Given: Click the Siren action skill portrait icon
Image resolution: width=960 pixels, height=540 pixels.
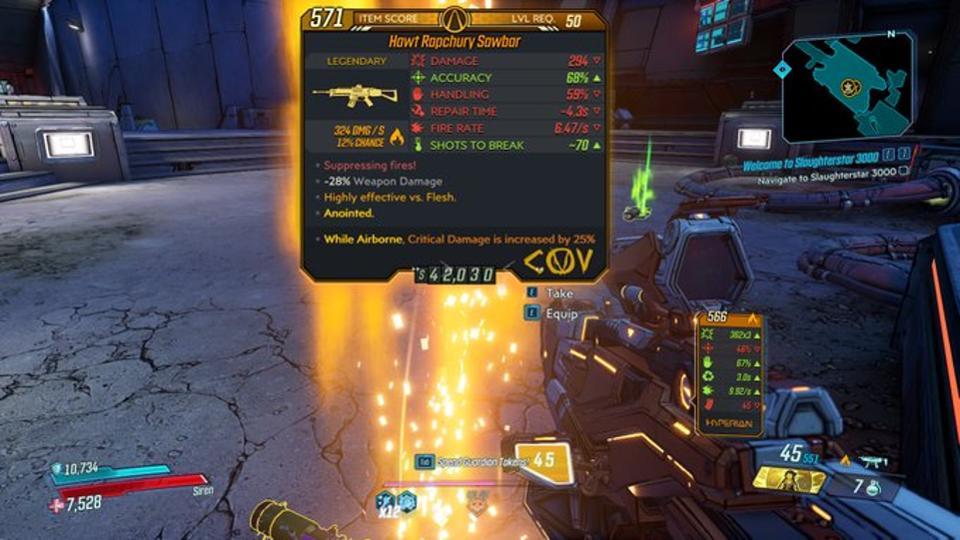Looking at the screenshot, I should point(789,480).
